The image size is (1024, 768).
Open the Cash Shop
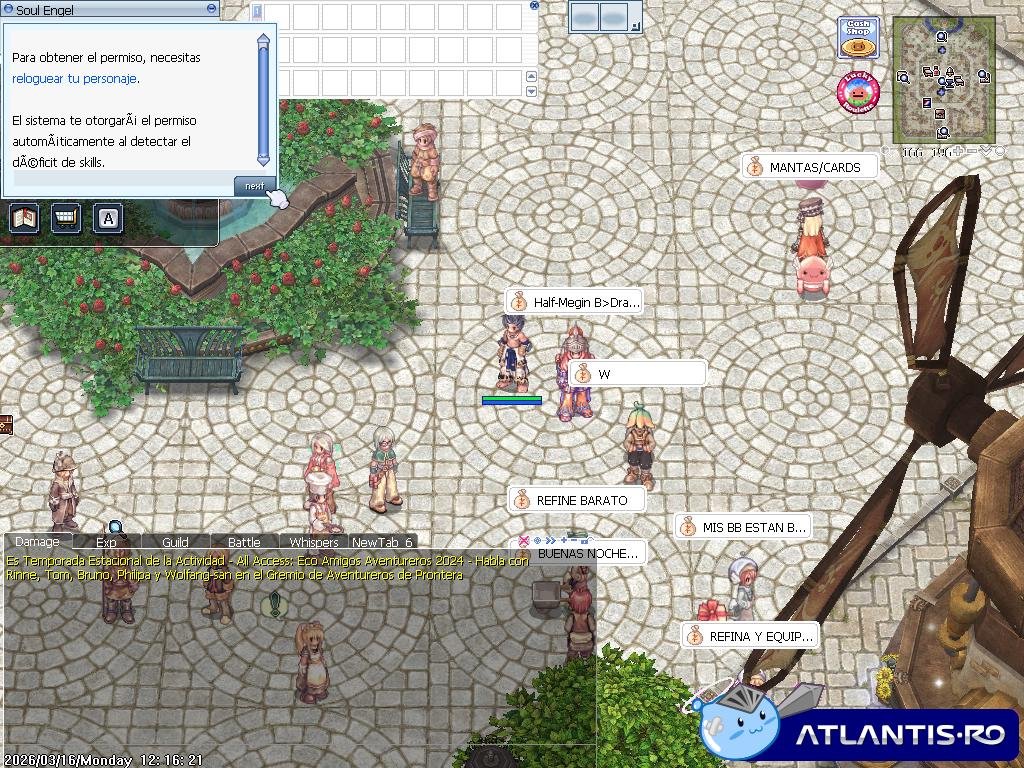pos(857,38)
